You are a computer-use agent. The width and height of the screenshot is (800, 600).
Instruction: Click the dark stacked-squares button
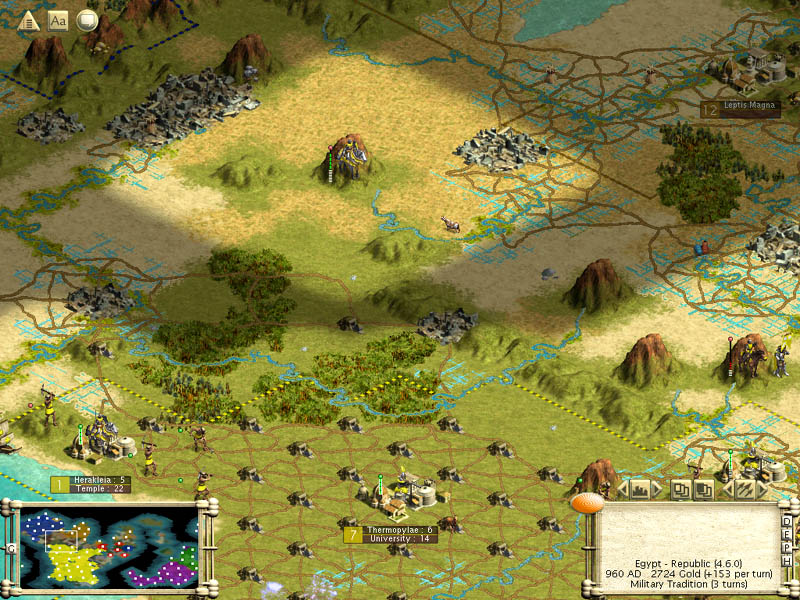703,490
